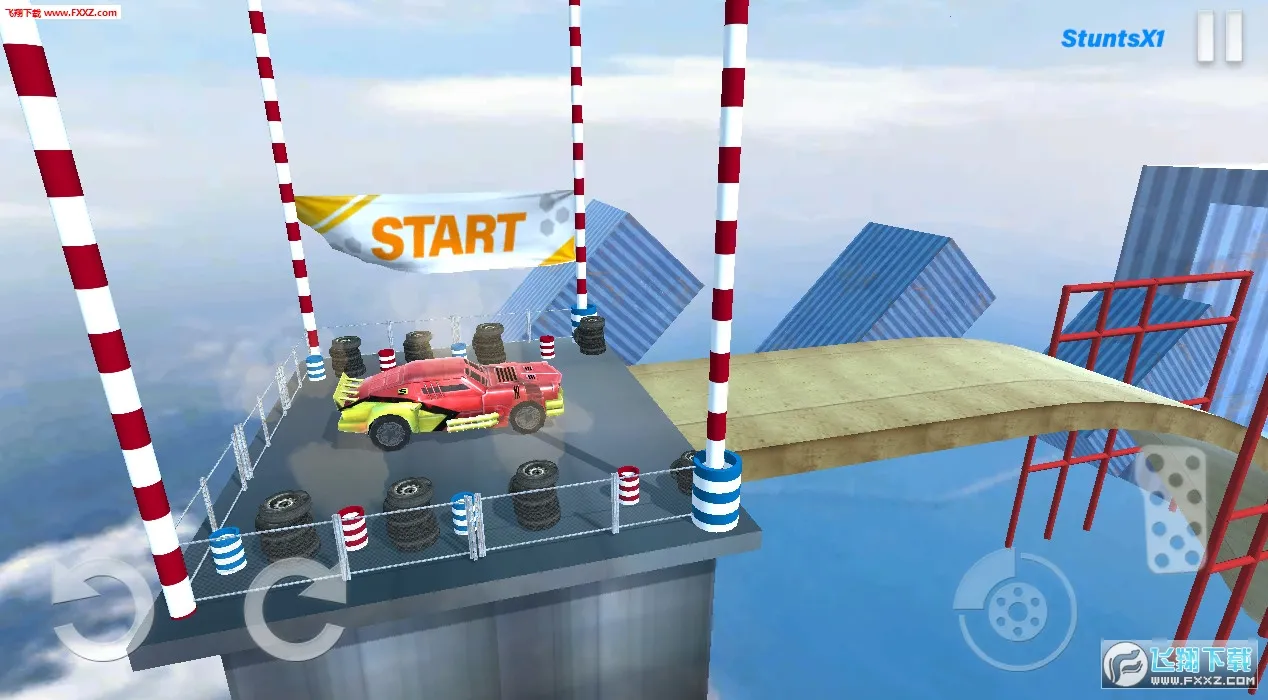Steer left with the counter-clockwise arrow

[x=95, y=605]
